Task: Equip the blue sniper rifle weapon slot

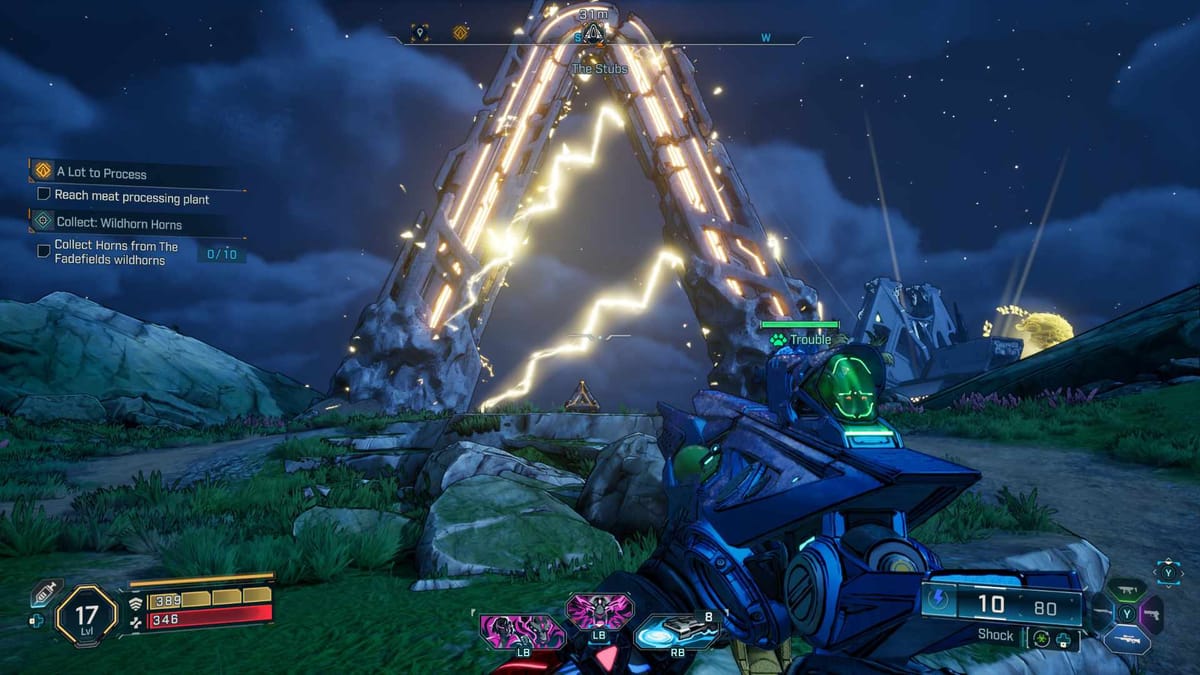Action: [1127, 638]
